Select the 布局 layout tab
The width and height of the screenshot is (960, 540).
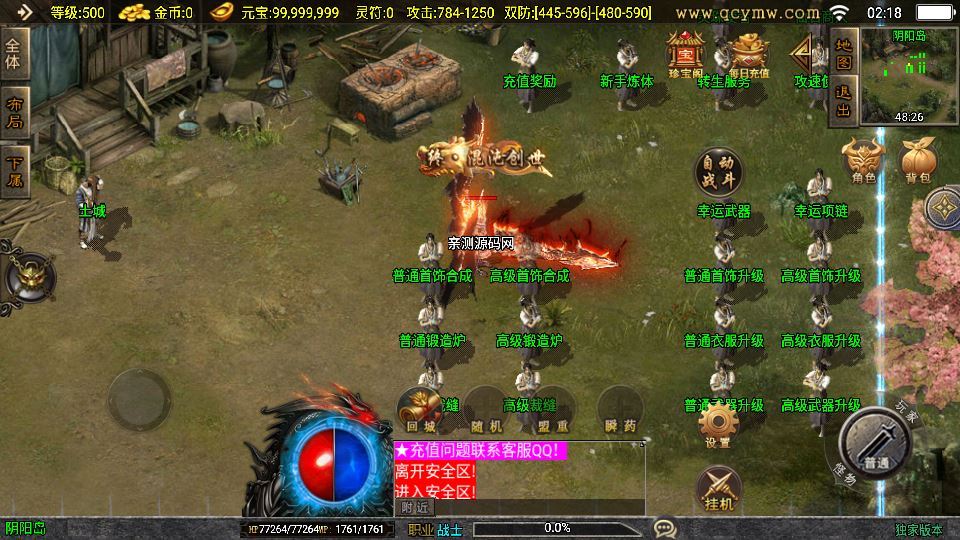pyautogui.click(x=14, y=111)
